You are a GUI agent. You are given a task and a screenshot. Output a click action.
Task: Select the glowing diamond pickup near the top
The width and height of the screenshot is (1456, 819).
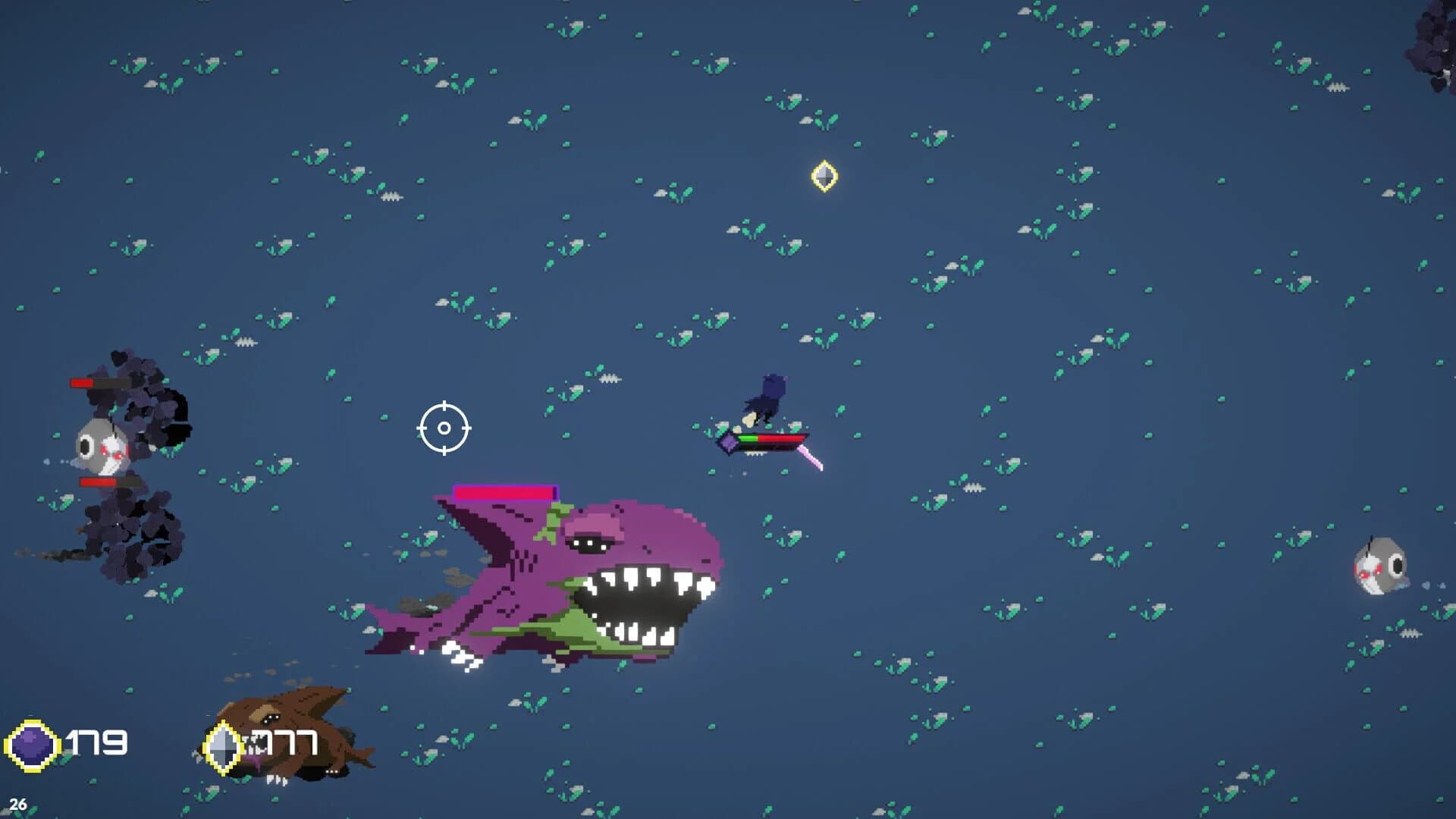pos(823,176)
